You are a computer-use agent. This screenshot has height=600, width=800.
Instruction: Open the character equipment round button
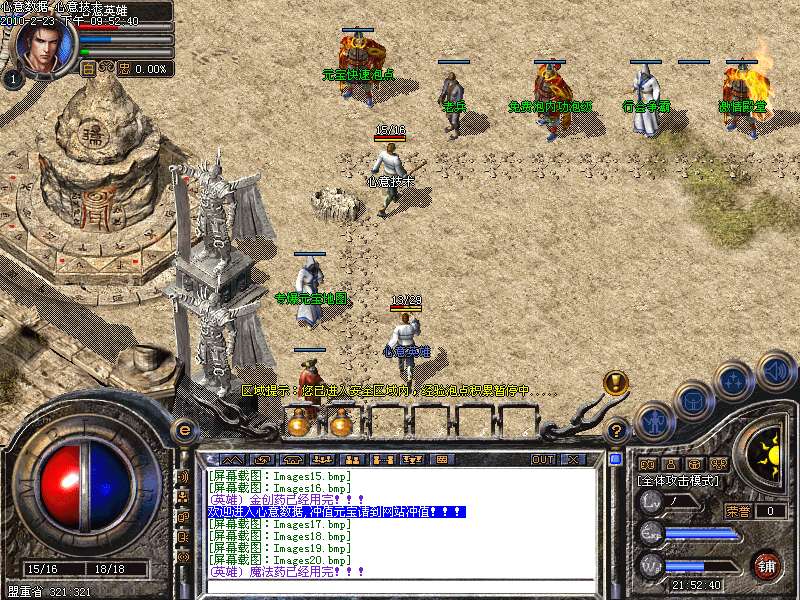click(653, 420)
